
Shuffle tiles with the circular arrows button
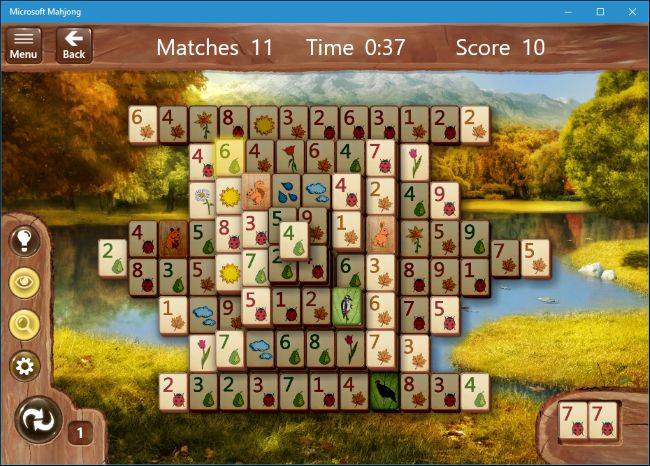[x=39, y=420]
